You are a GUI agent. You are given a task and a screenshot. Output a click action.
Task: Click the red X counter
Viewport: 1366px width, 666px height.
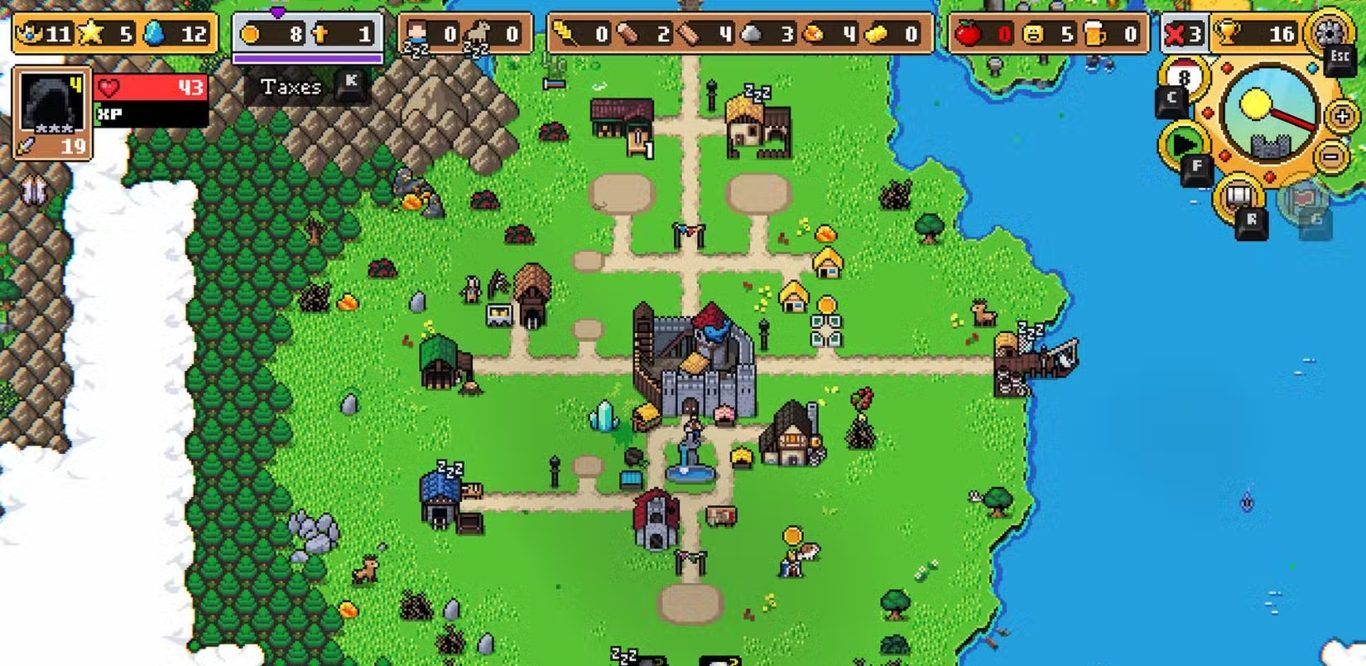coord(1183,34)
